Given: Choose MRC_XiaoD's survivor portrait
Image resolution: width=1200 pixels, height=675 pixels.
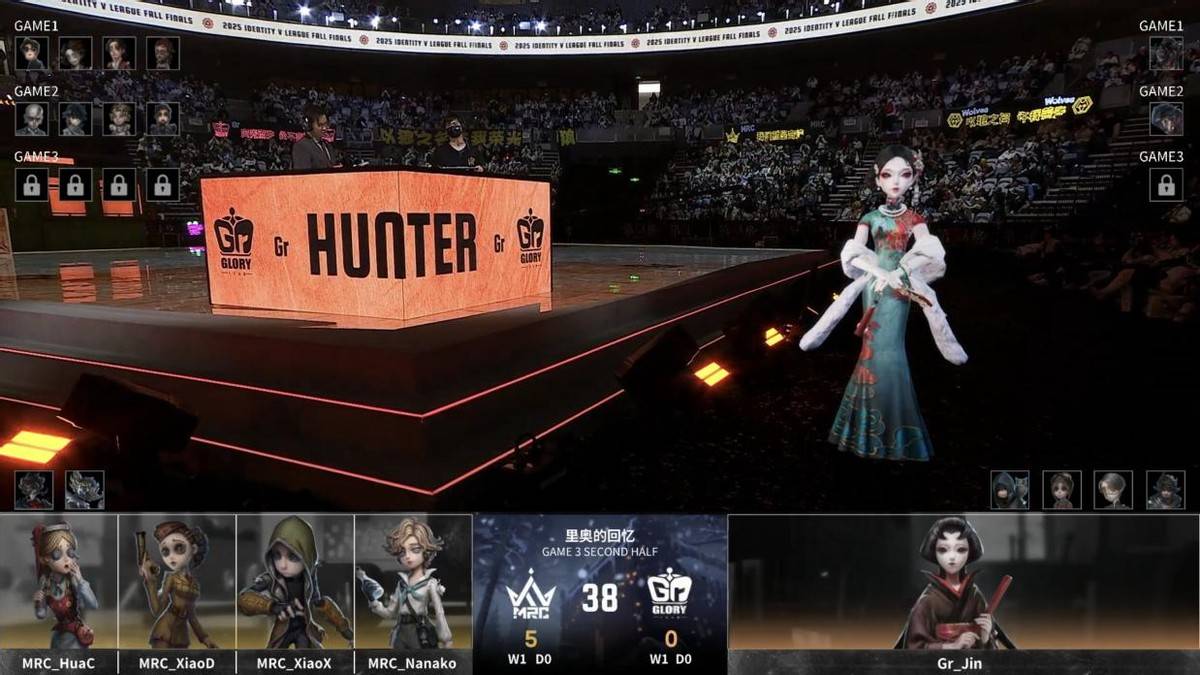Looking at the screenshot, I should (177, 582).
